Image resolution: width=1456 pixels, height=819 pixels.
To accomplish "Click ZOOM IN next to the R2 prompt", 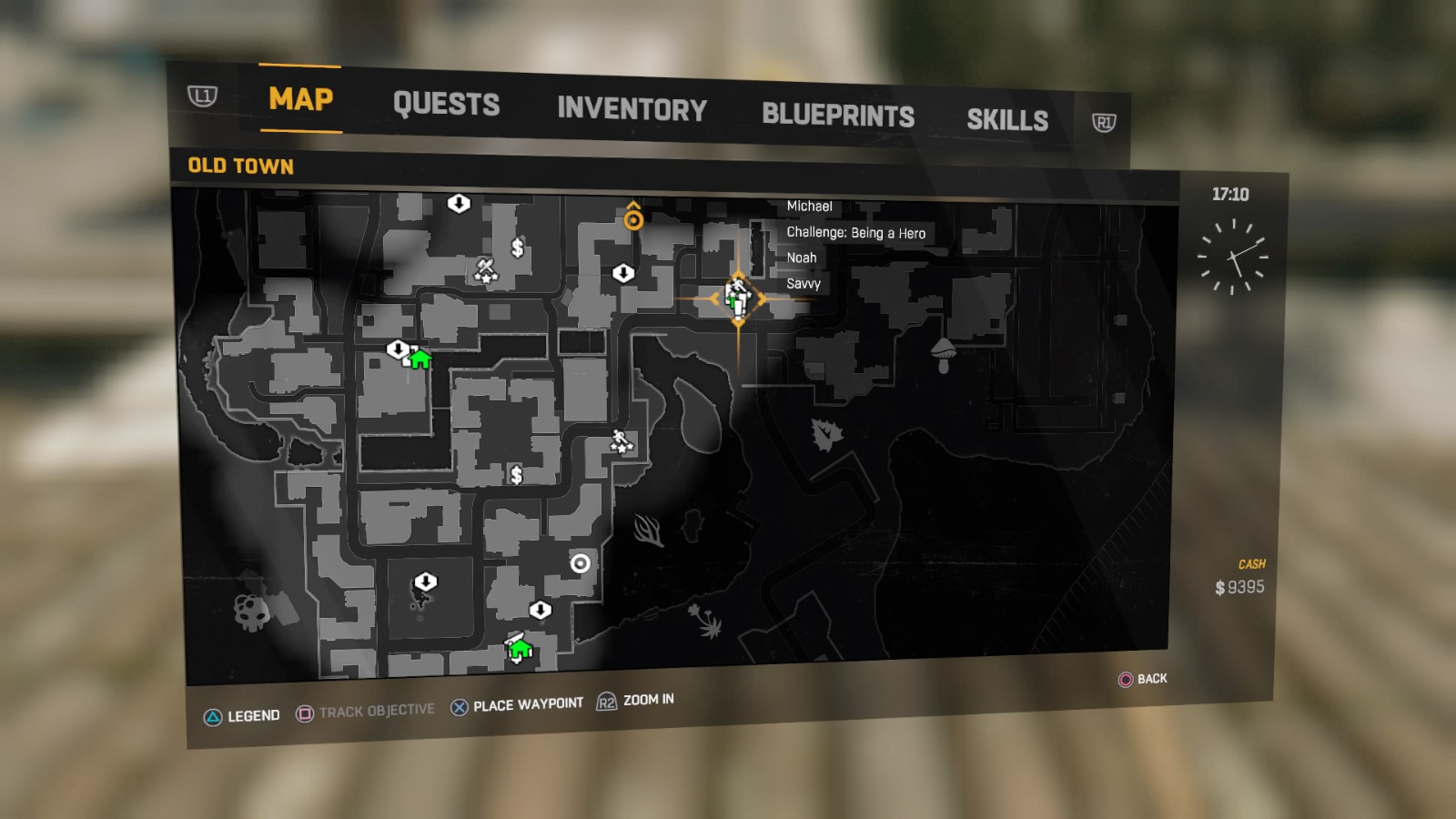I will [x=647, y=701].
